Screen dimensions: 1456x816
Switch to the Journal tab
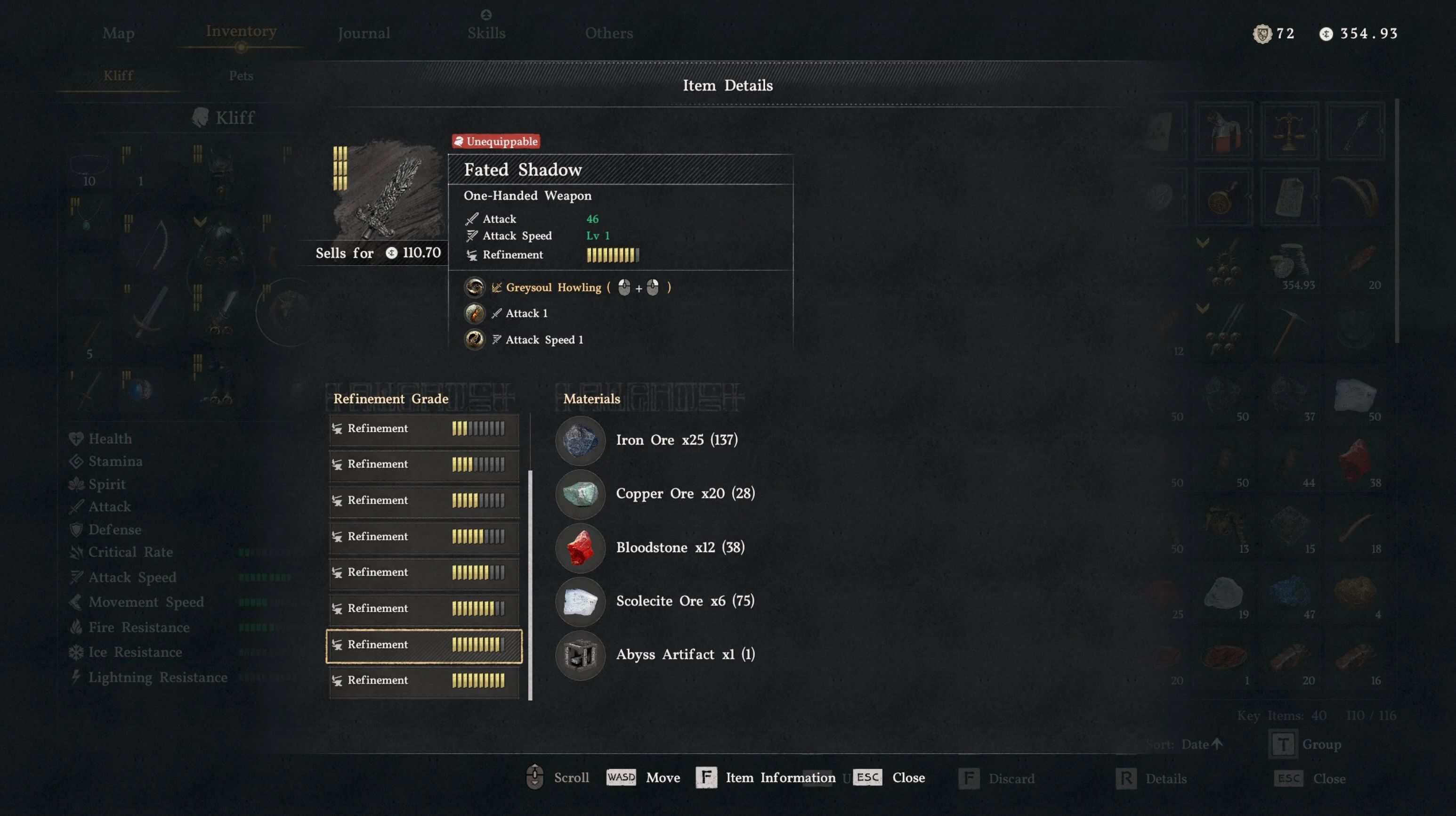point(364,33)
